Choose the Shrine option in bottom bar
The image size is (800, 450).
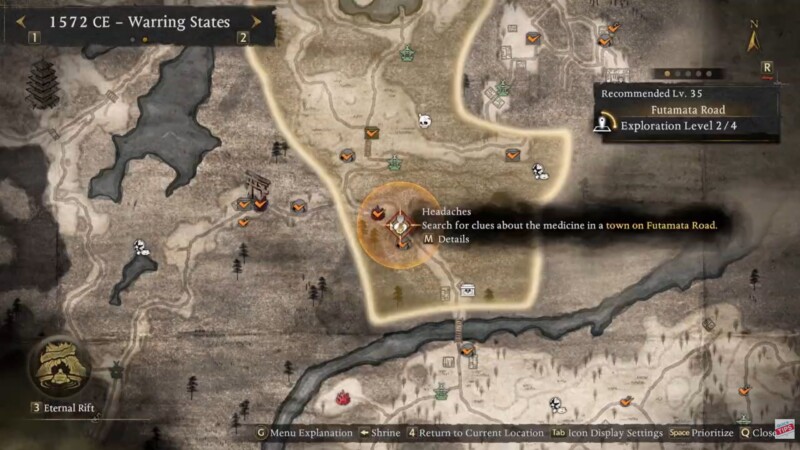pos(379,433)
